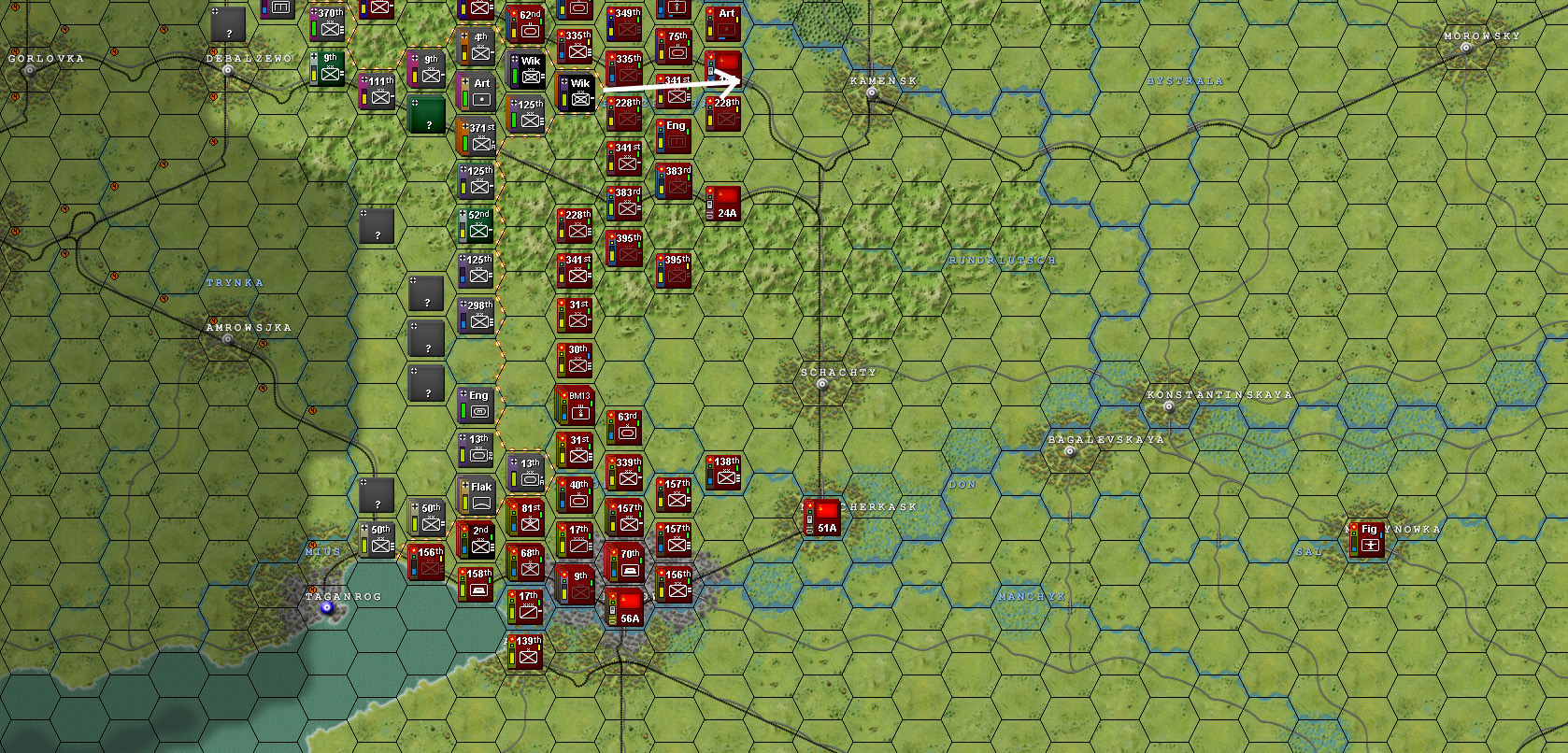This screenshot has width=1568, height=753.
Task: Select the 24A army HQ counter
Action: 722,204
